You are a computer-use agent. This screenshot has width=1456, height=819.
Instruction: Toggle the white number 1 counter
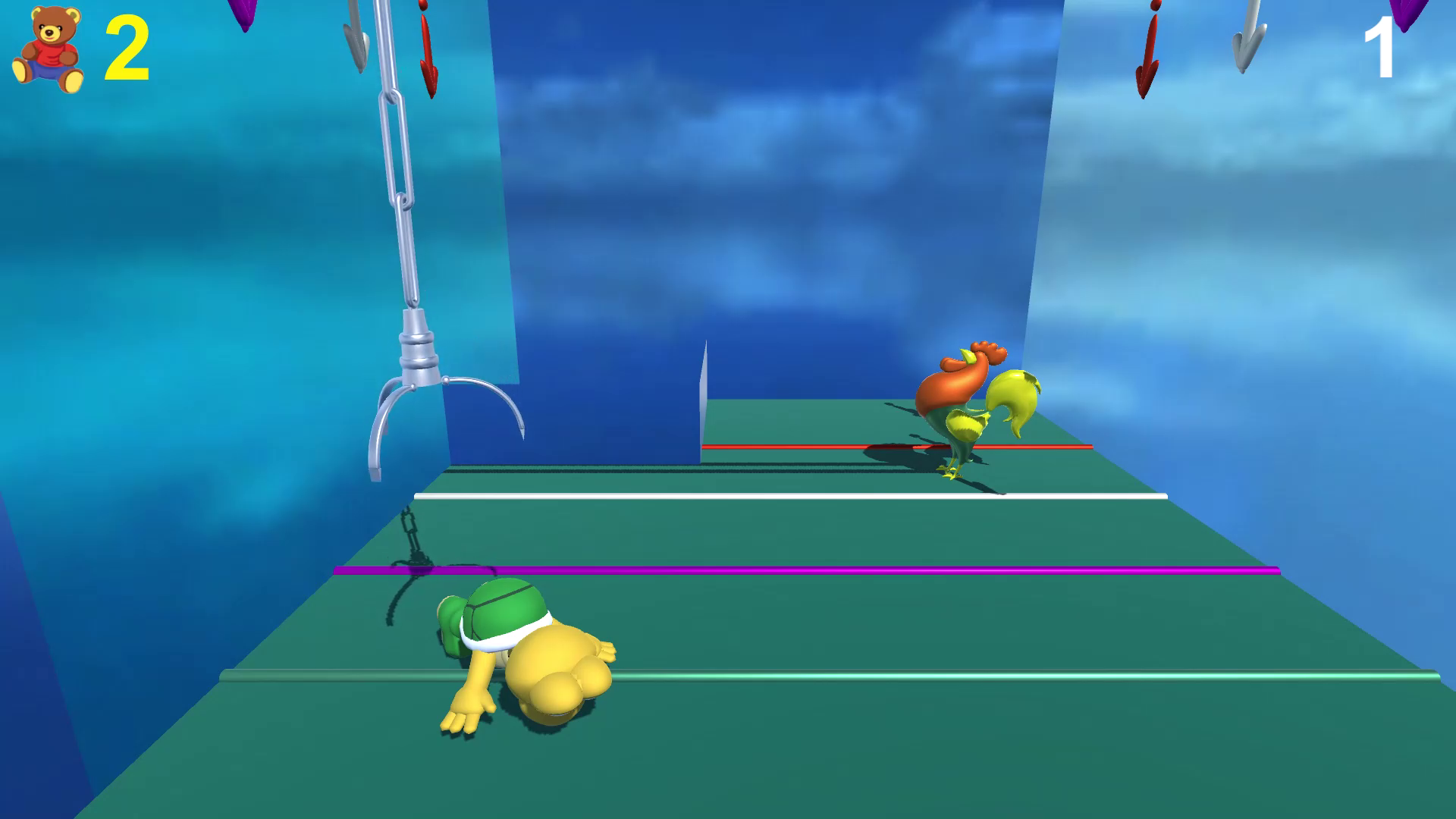click(1380, 47)
